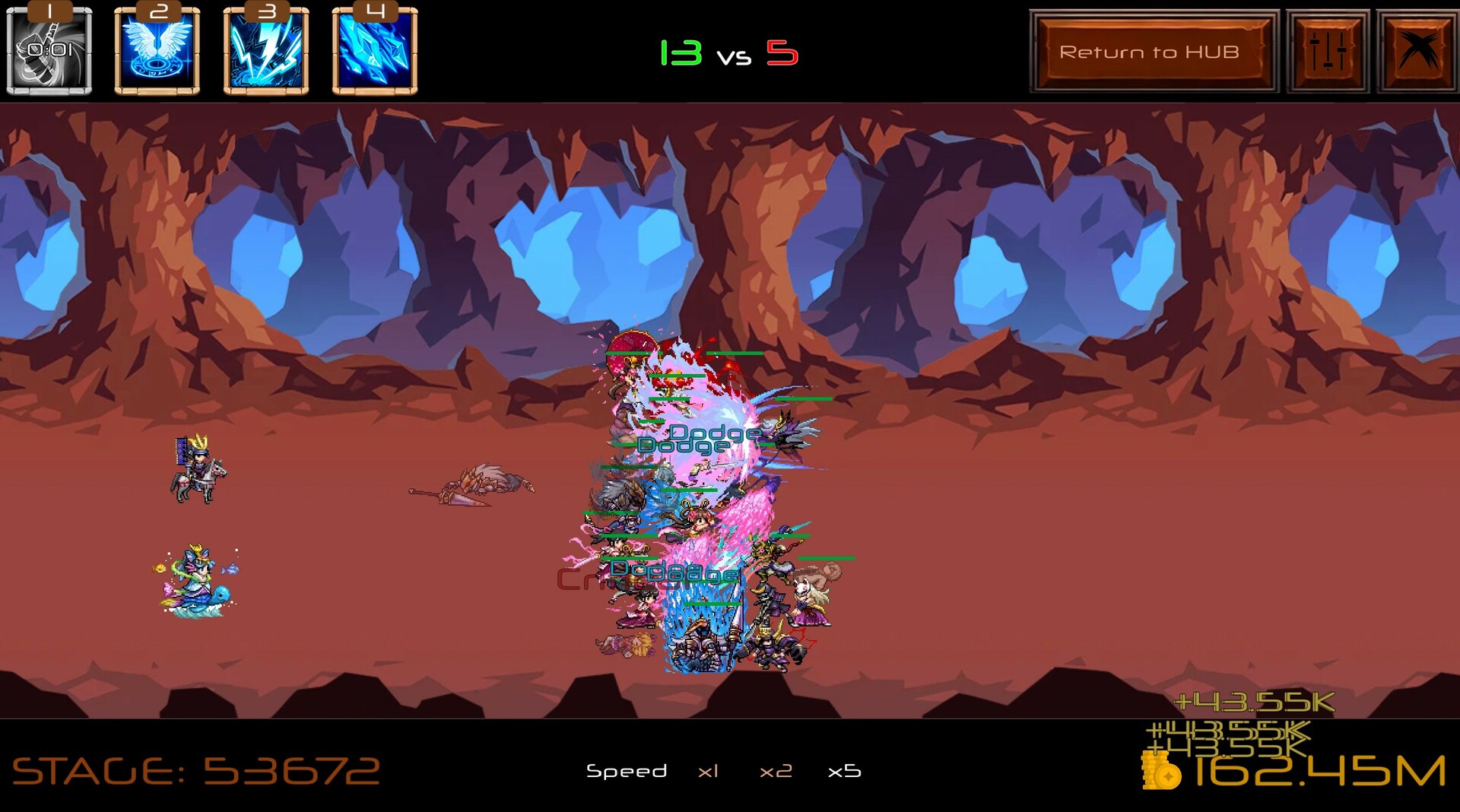
Task: Activate skill slot 1 sword ability
Action: click(48, 52)
